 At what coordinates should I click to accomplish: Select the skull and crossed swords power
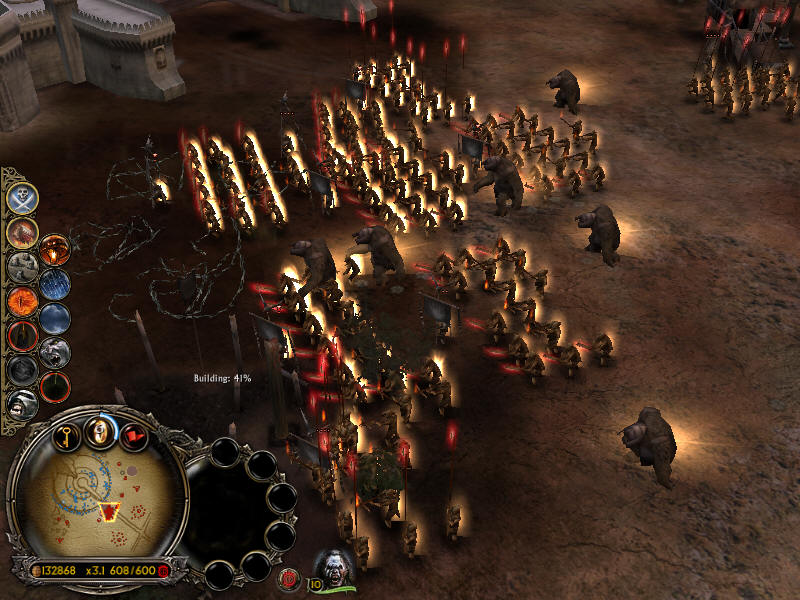point(22,198)
